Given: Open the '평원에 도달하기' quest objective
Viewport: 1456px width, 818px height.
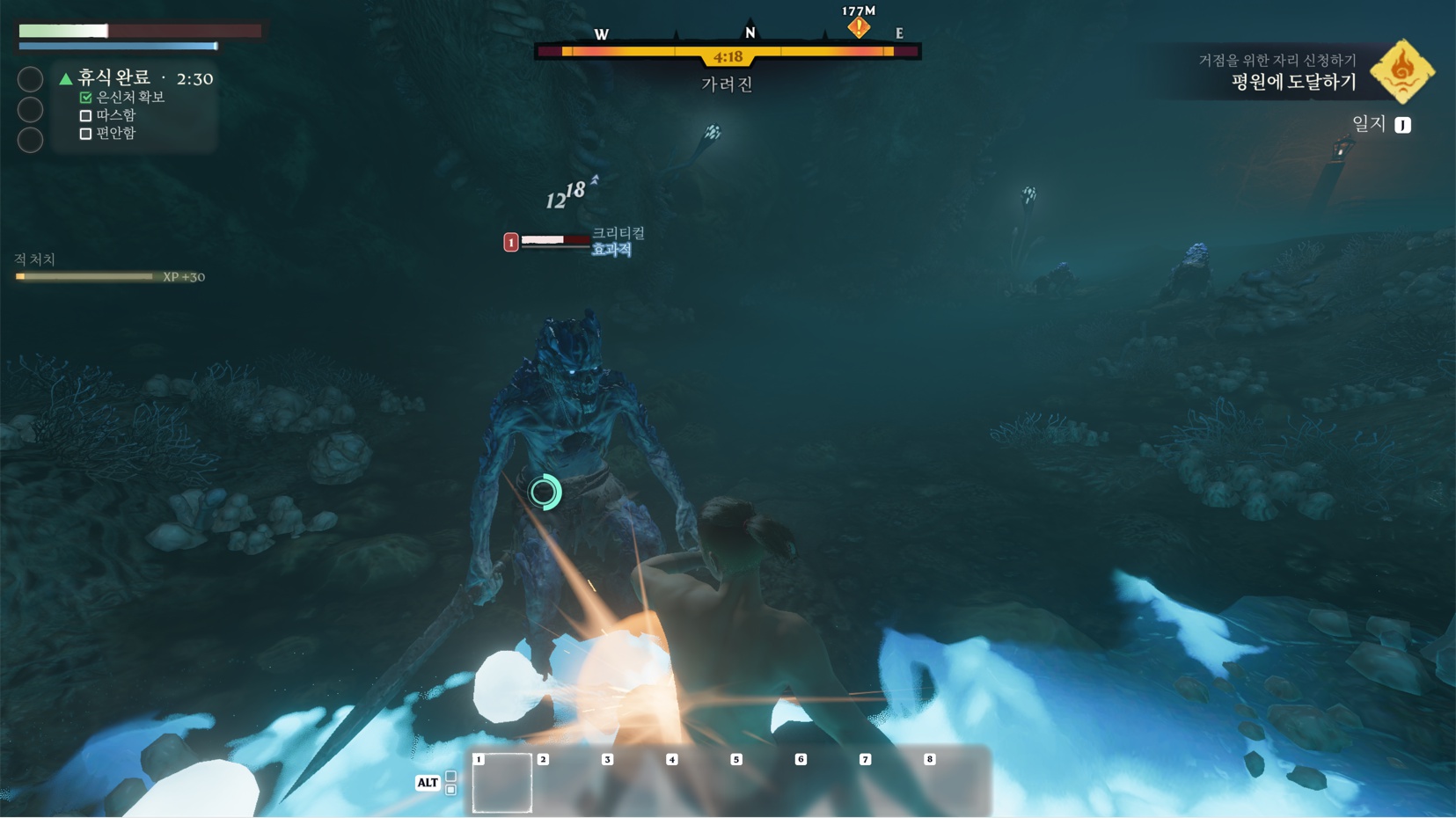Looking at the screenshot, I should pos(1292,83).
